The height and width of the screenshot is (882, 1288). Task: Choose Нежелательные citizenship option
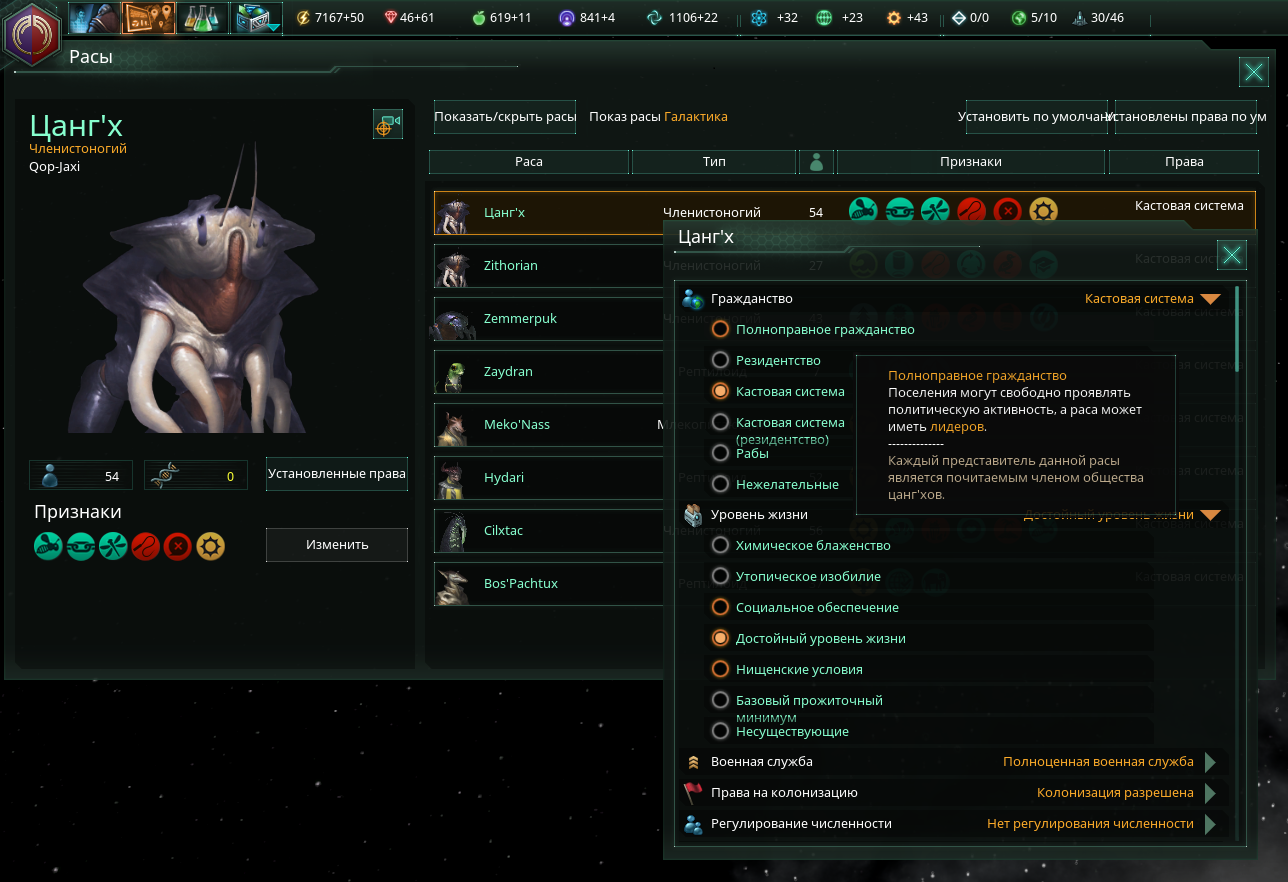pos(720,484)
